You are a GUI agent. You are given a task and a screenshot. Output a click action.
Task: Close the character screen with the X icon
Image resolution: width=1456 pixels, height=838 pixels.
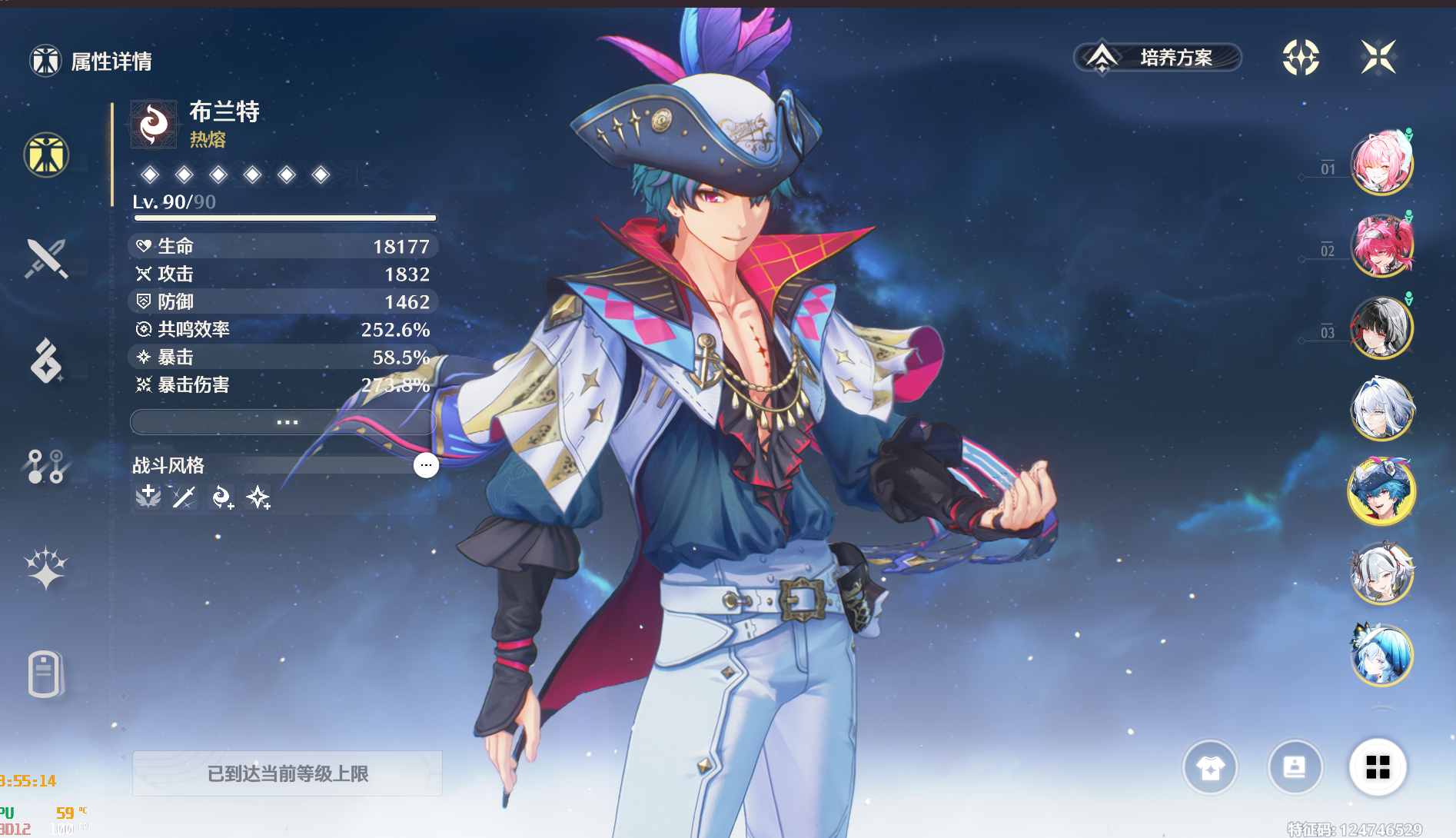pyautogui.click(x=1378, y=57)
